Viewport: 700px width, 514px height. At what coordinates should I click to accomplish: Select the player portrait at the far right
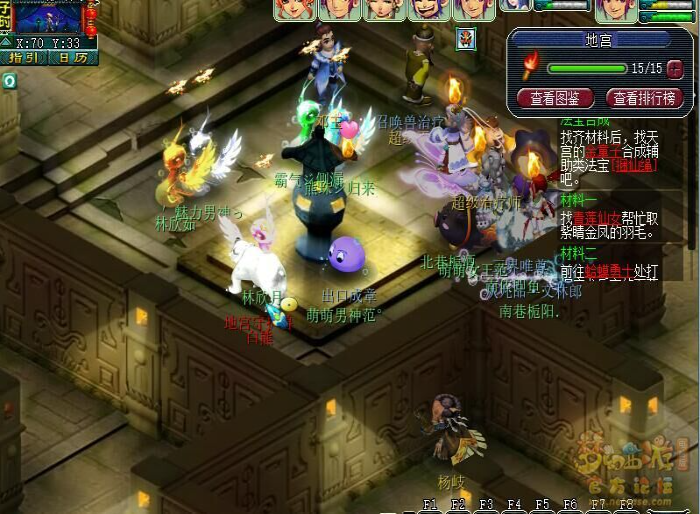tap(614, 10)
